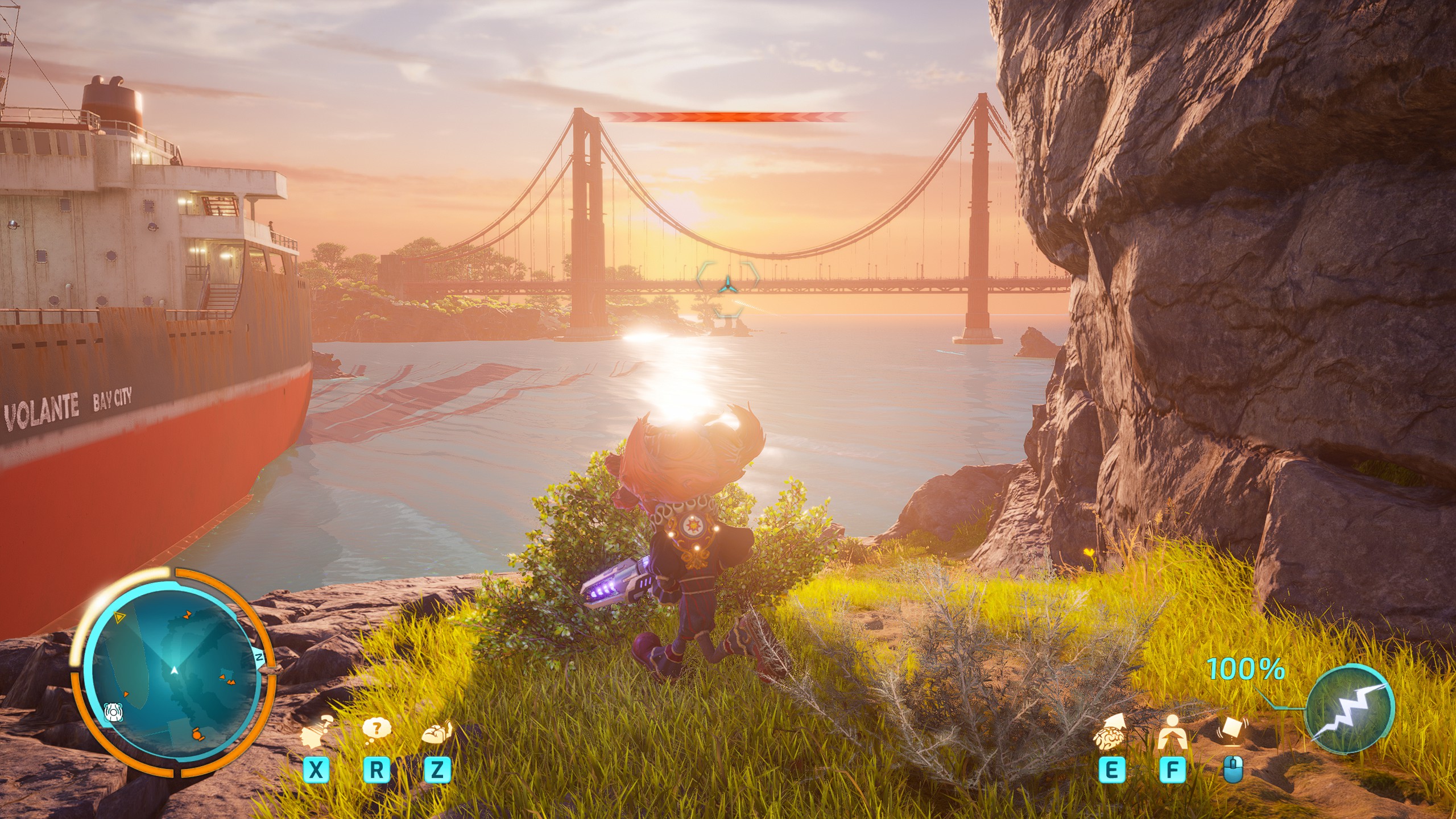This screenshot has height=819, width=1456.
Task: Activate the brain with flexing arm ability
Action: tap(437, 732)
